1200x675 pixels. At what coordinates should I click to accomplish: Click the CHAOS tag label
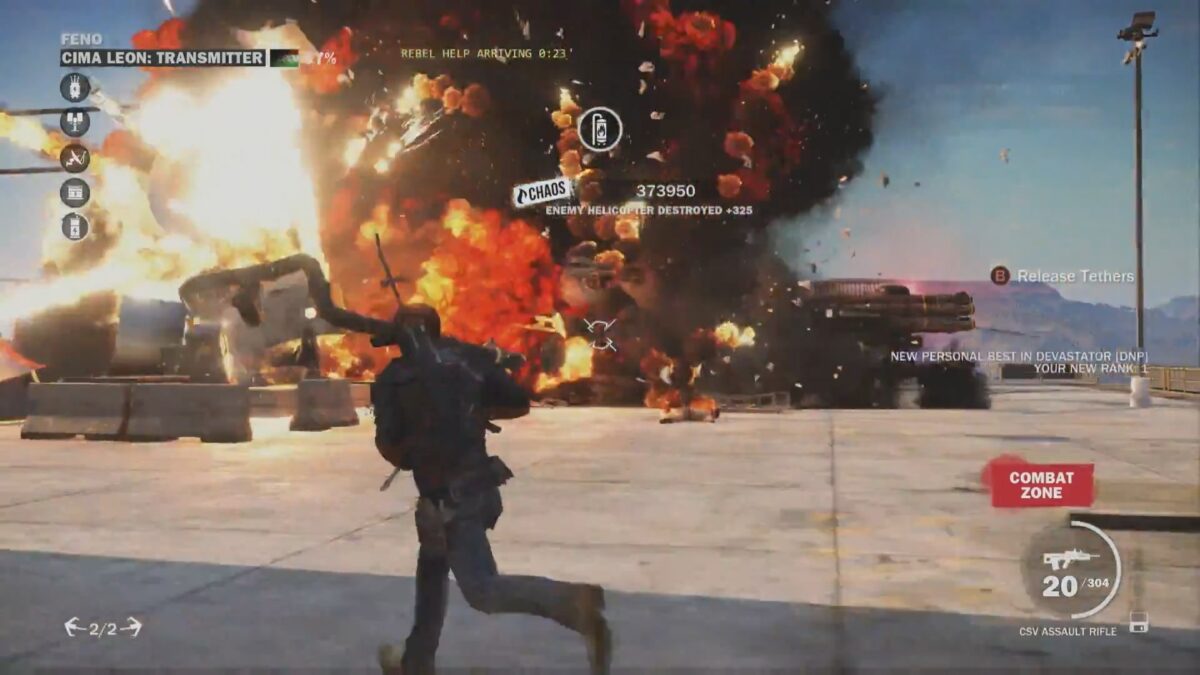click(x=543, y=192)
